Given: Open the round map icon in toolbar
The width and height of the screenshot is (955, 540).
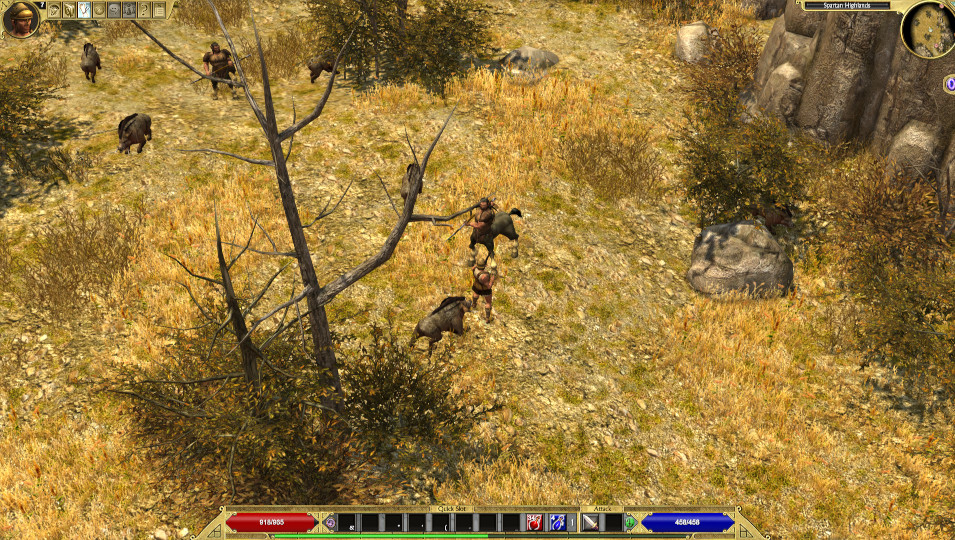Looking at the screenshot, I should [99, 10].
